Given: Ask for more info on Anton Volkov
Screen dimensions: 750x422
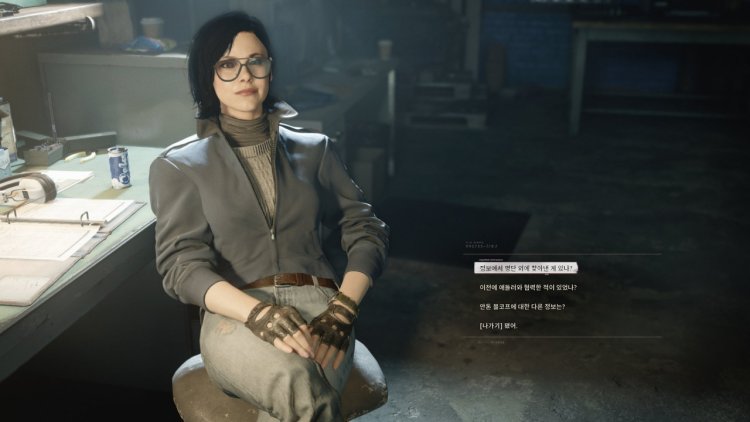Looking at the screenshot, I should (x=522, y=306).
